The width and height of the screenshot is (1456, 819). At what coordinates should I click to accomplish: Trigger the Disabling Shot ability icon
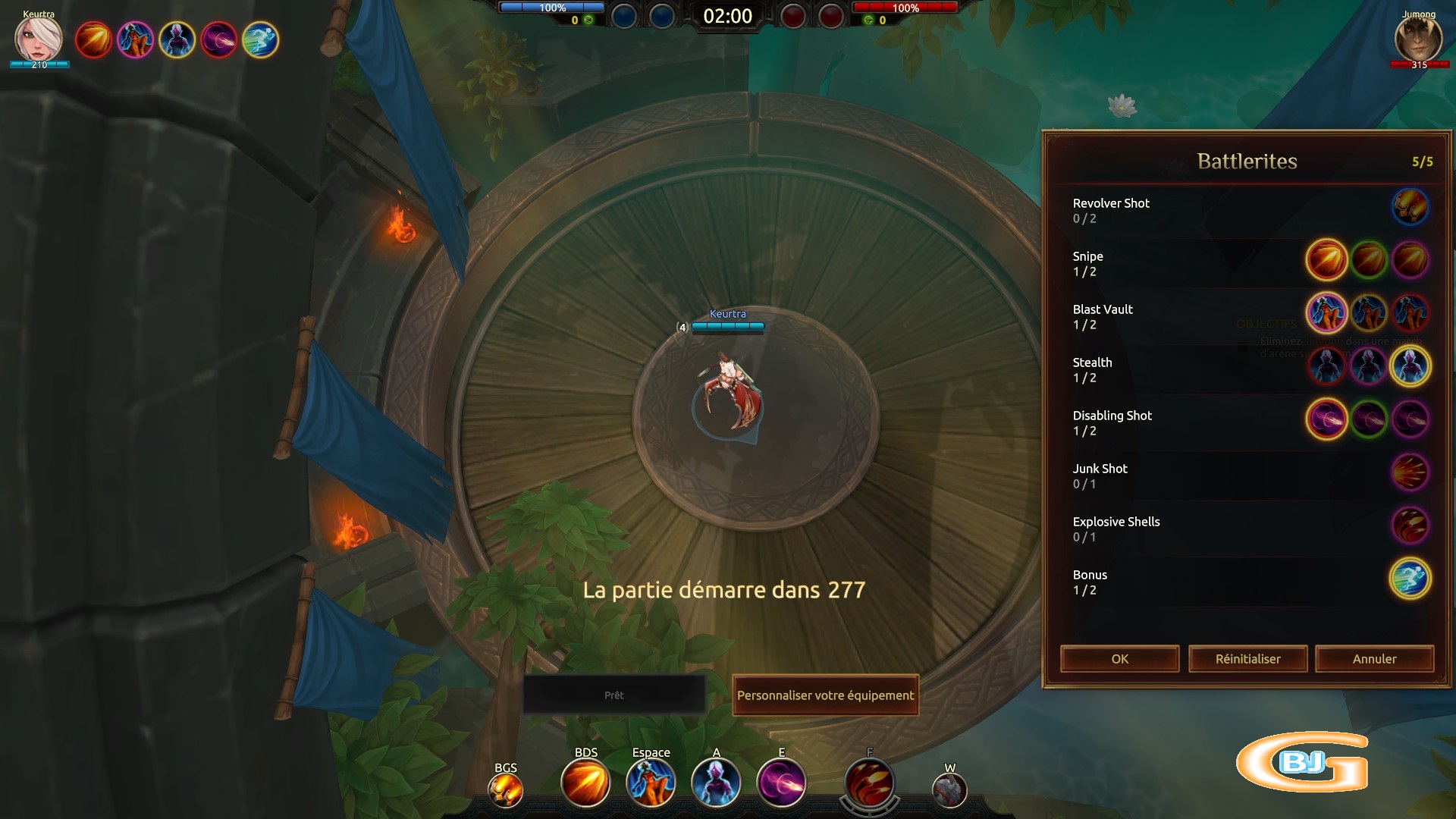781,784
